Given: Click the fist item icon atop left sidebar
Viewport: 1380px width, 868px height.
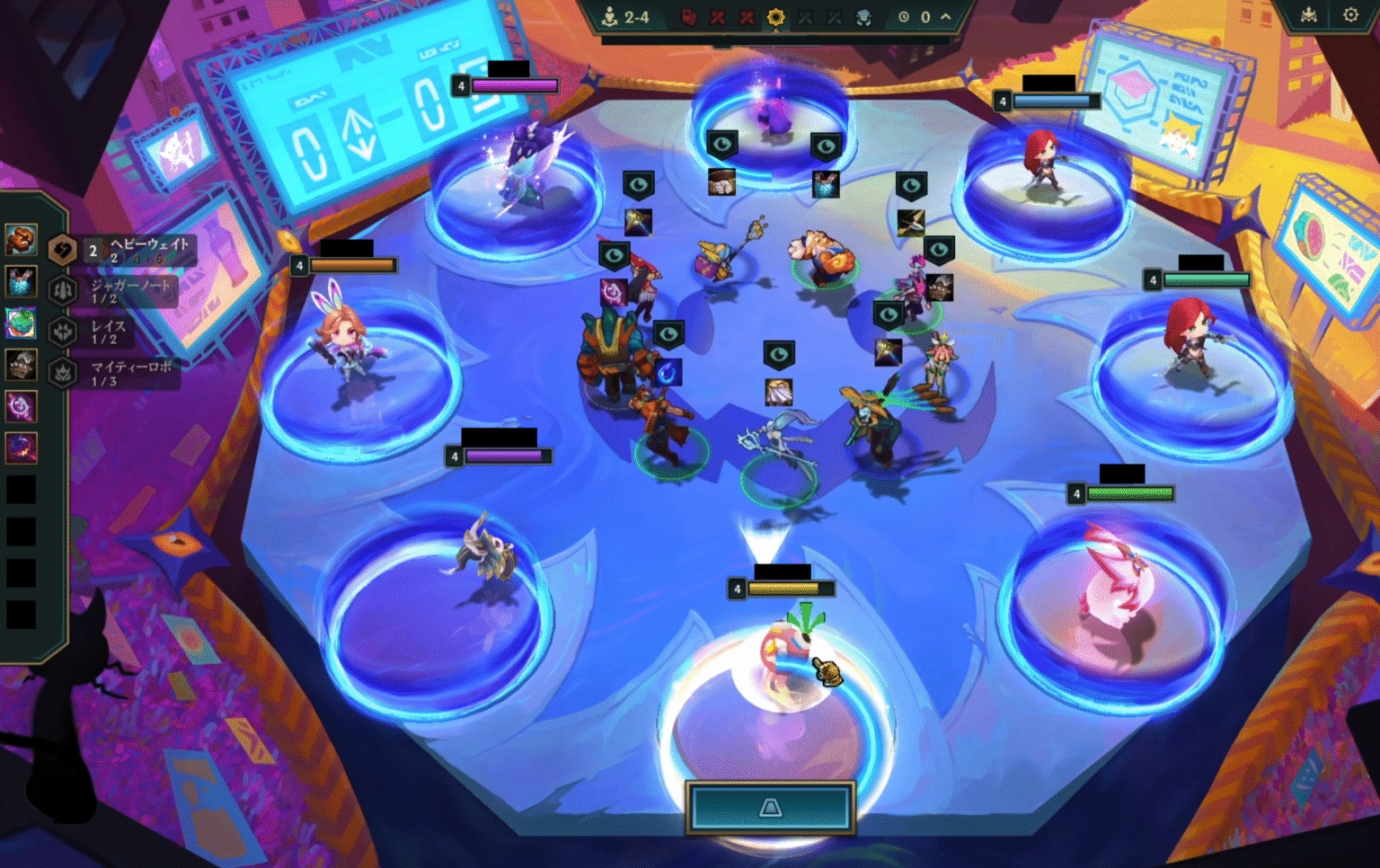Looking at the screenshot, I should point(21,242).
